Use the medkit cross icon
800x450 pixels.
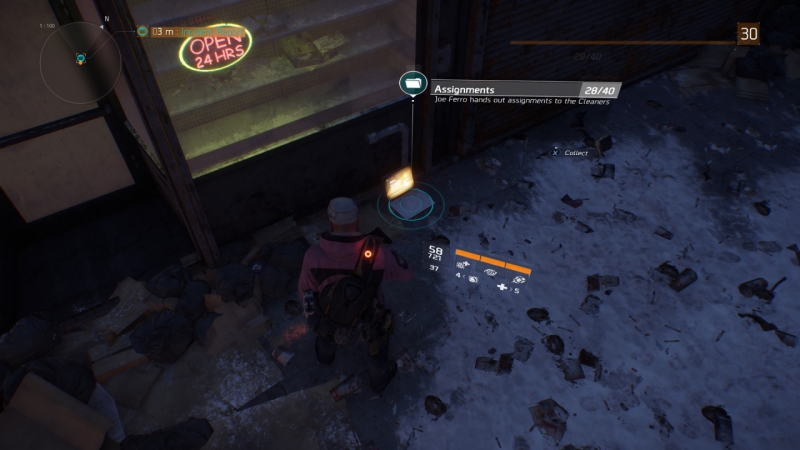(502, 288)
